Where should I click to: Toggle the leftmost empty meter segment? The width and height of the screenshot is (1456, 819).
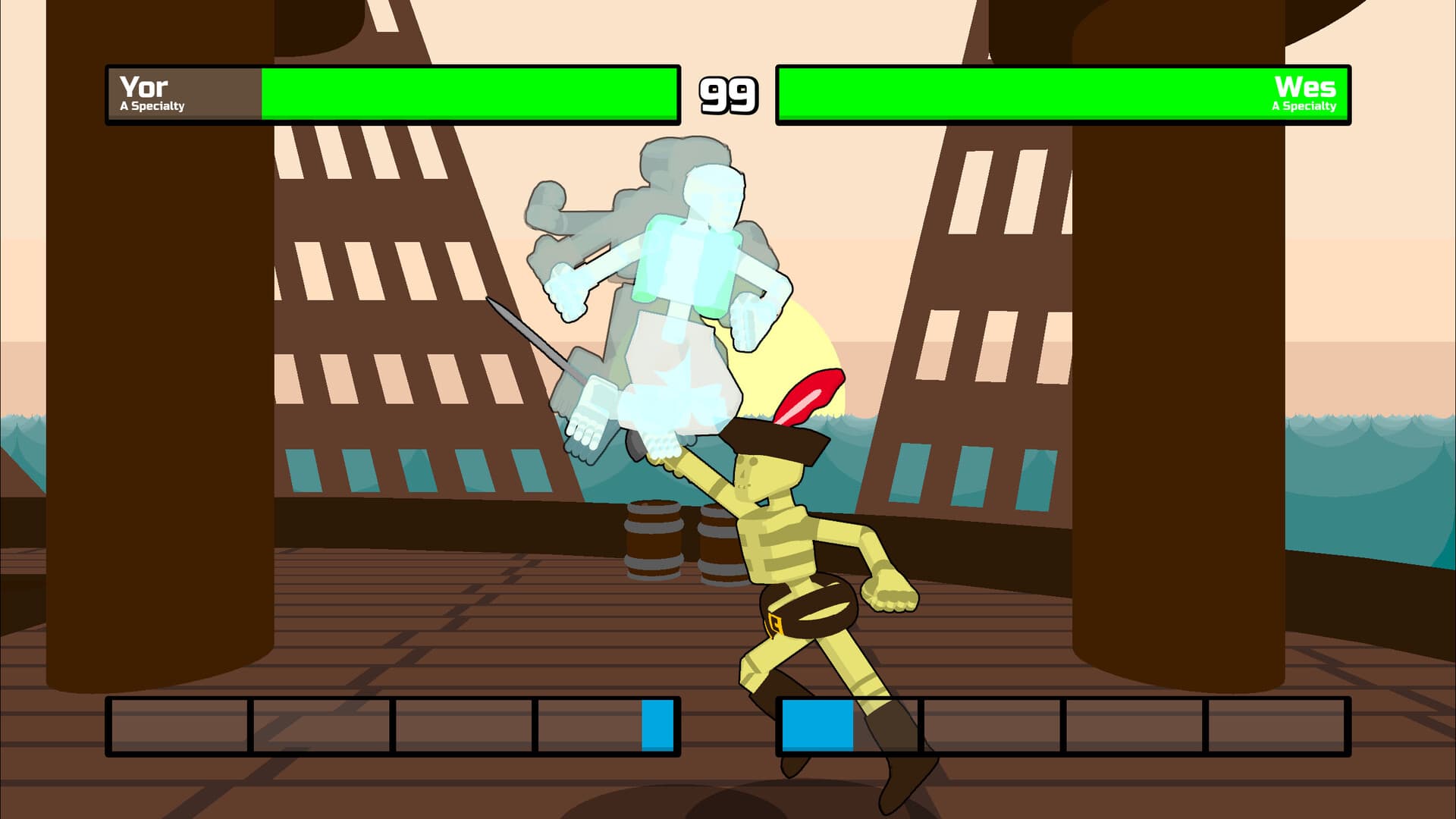[178, 728]
